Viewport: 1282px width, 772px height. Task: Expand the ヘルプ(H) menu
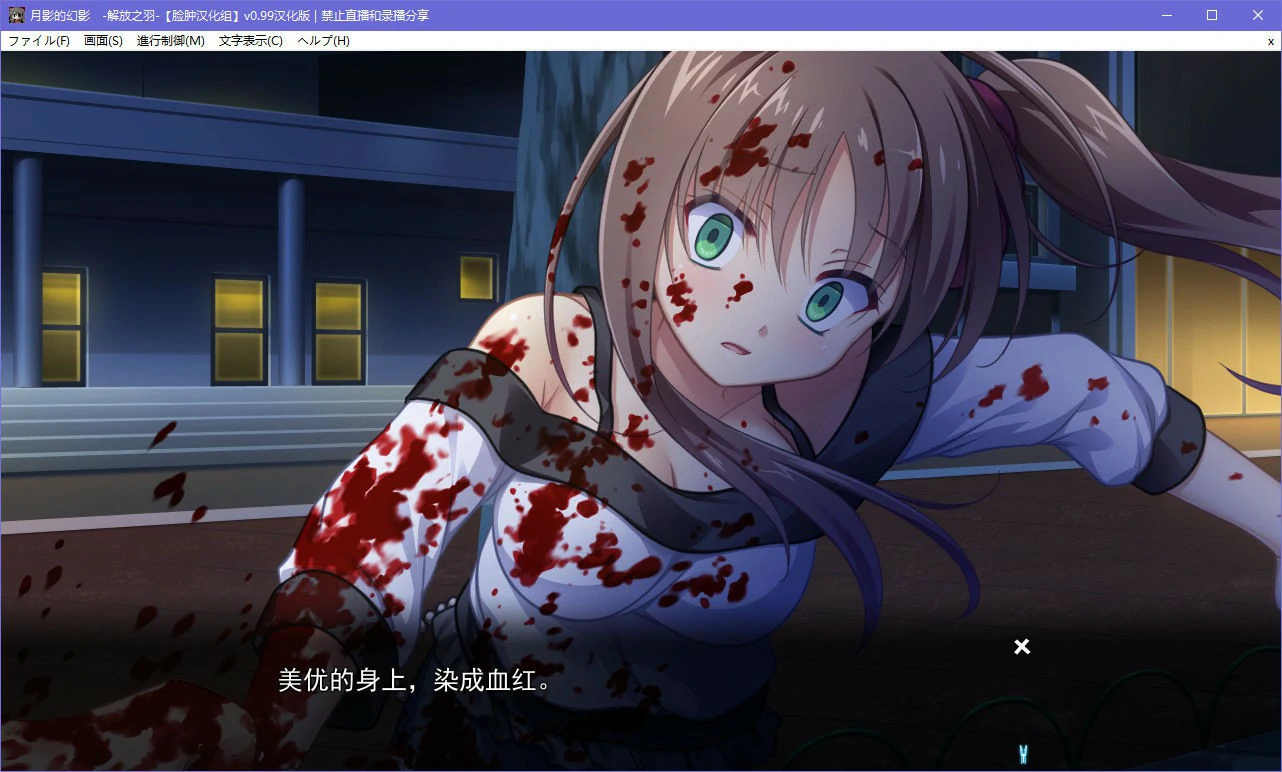pyautogui.click(x=321, y=41)
